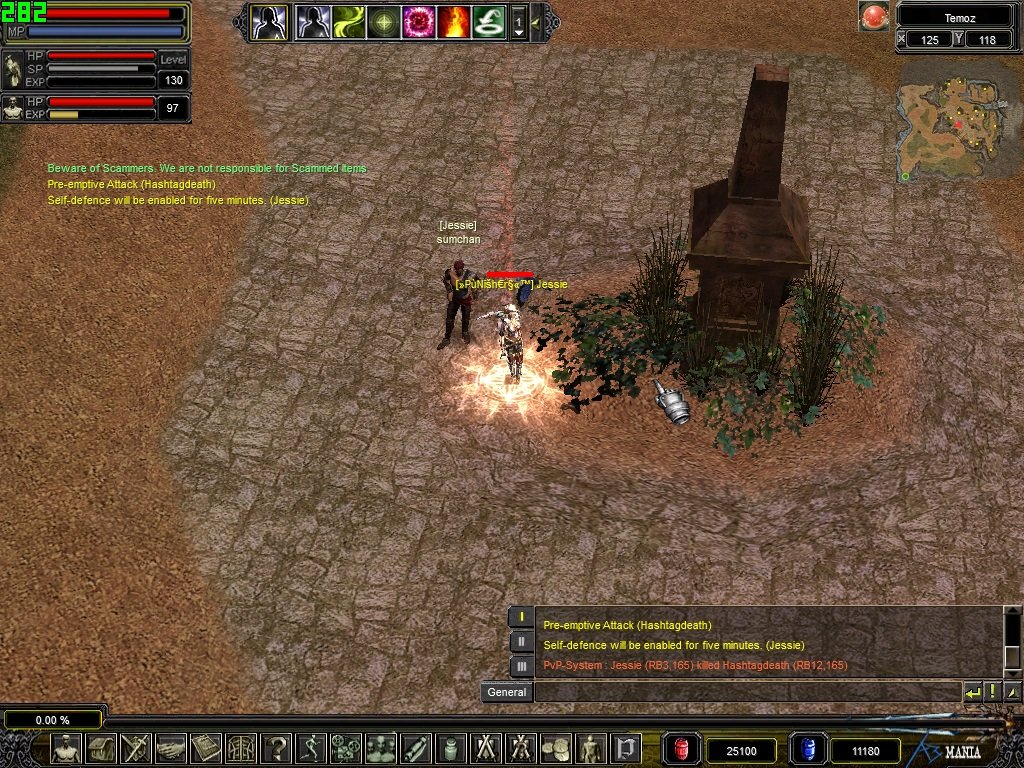Trigger the fire flame skill
The height and width of the screenshot is (768, 1024).
(453, 21)
